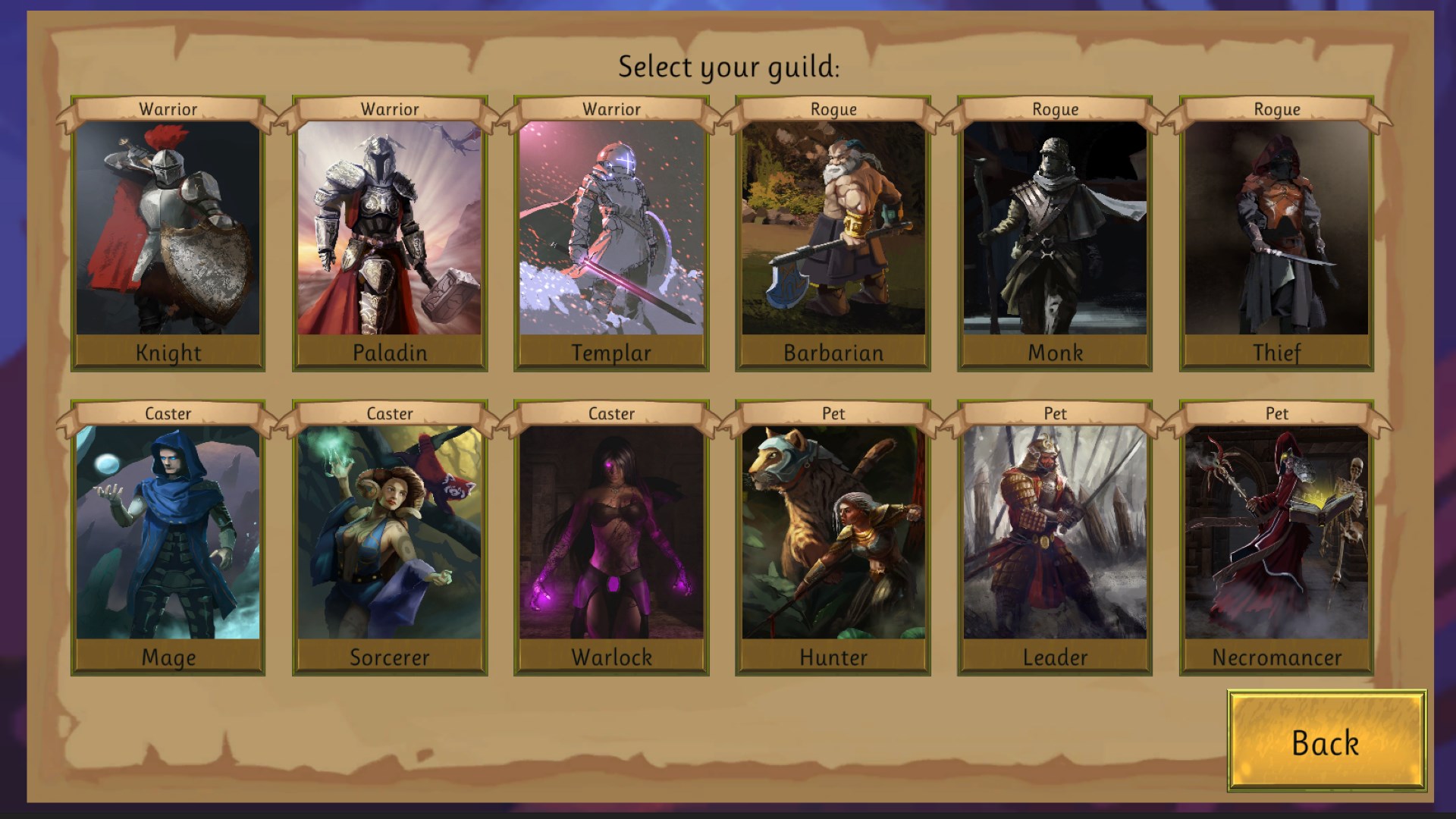Click the Caster banner above Mage
The width and height of the screenshot is (1456, 819).
point(168,414)
